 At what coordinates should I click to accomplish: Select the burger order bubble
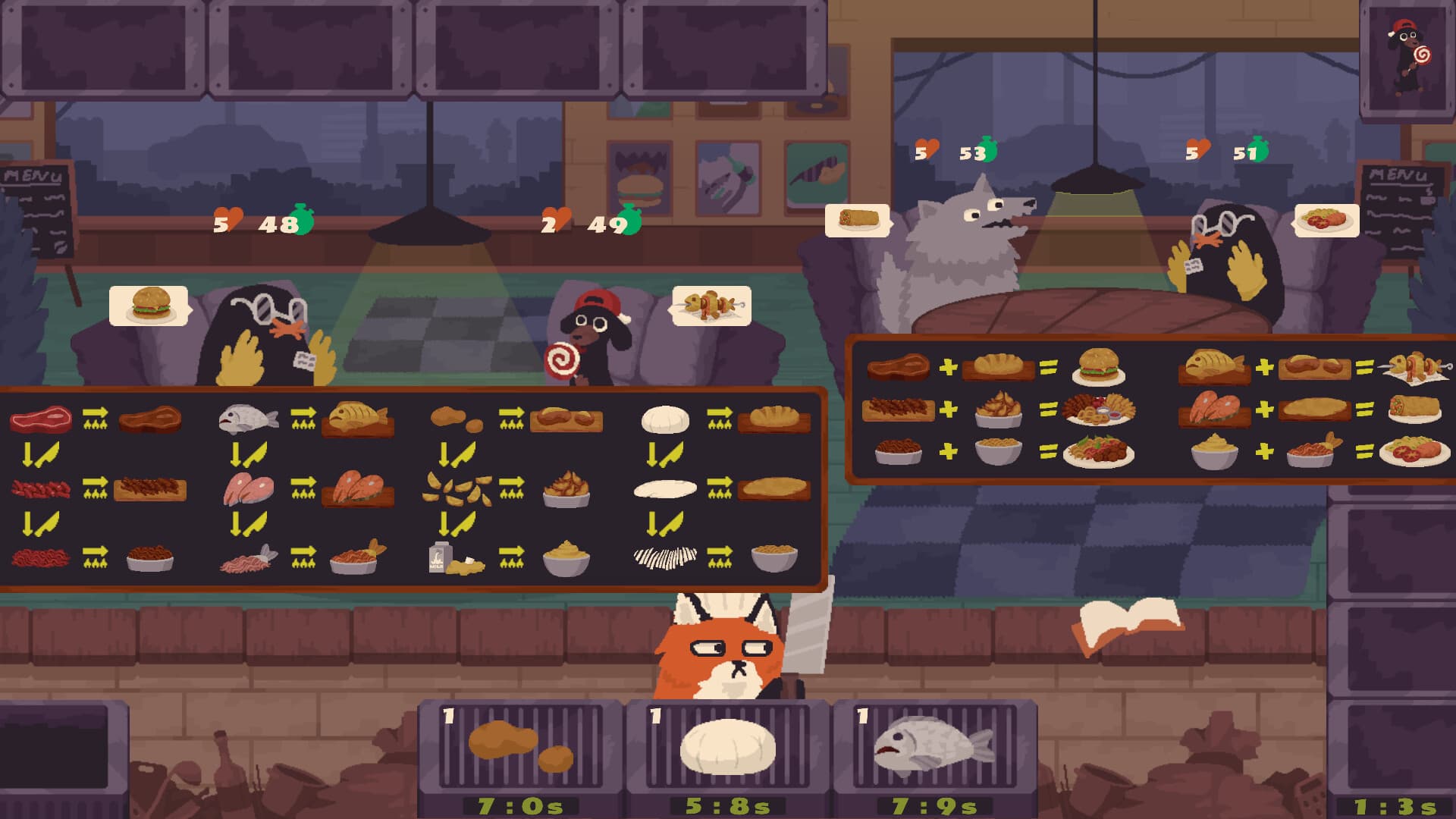(149, 304)
